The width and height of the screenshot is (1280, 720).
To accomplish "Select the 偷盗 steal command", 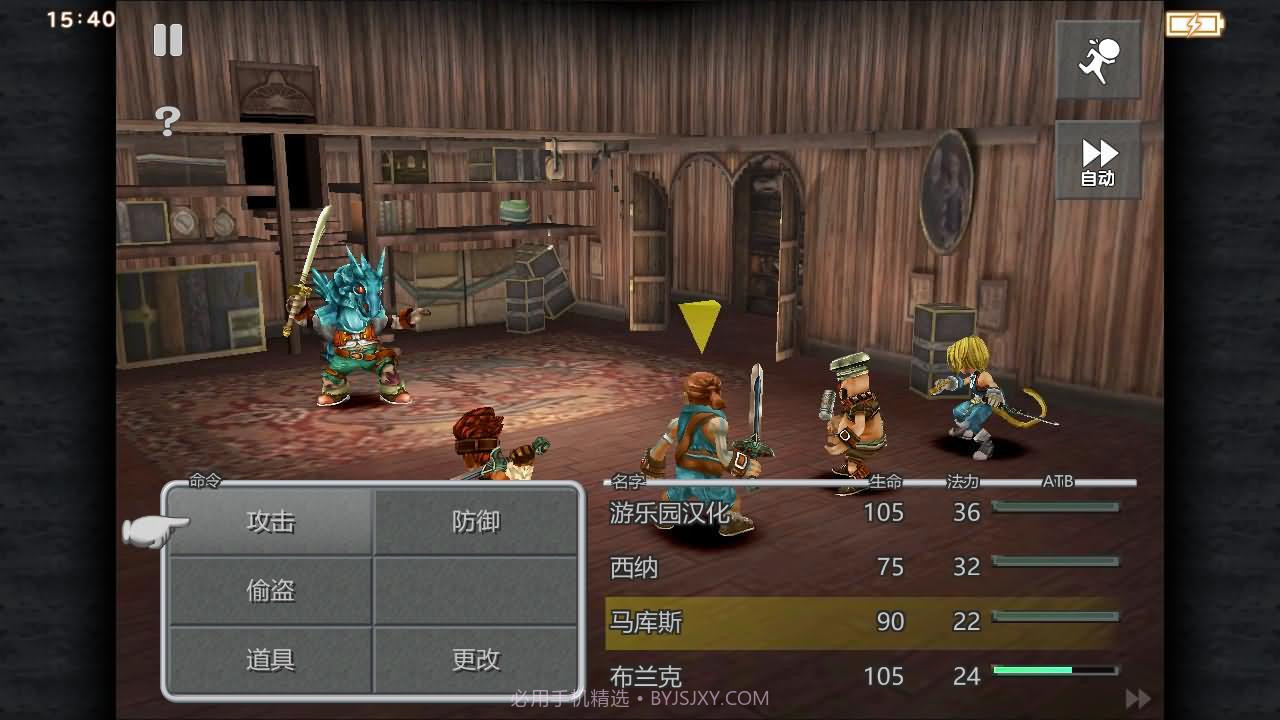I will (271, 590).
